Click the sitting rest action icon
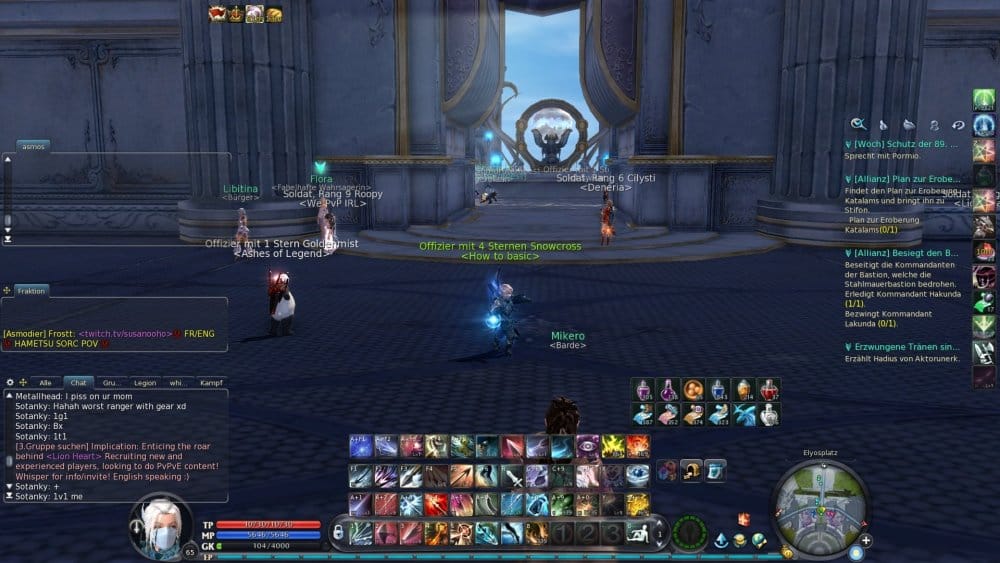The image size is (1000, 563). [636, 533]
